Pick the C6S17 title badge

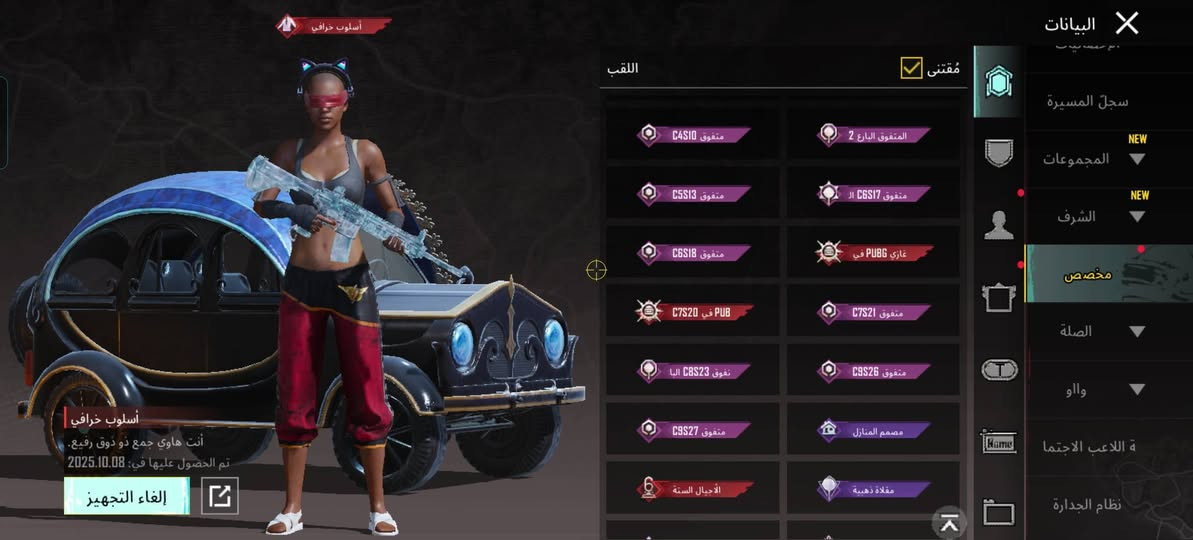pyautogui.click(x=873, y=193)
